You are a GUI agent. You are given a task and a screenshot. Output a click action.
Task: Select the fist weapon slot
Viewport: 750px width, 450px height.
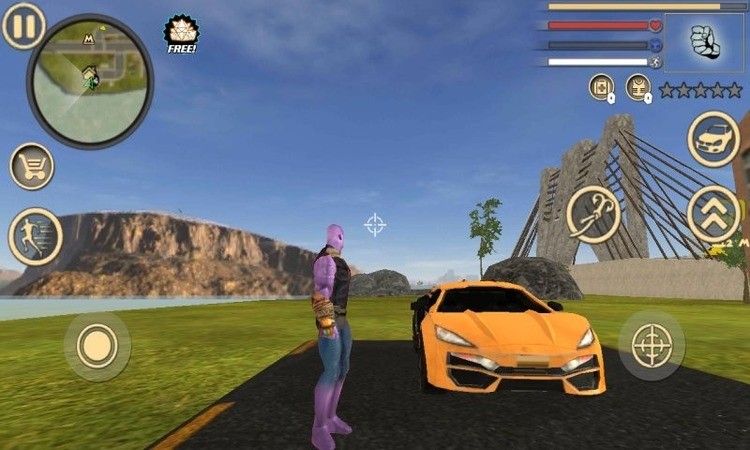click(x=703, y=43)
